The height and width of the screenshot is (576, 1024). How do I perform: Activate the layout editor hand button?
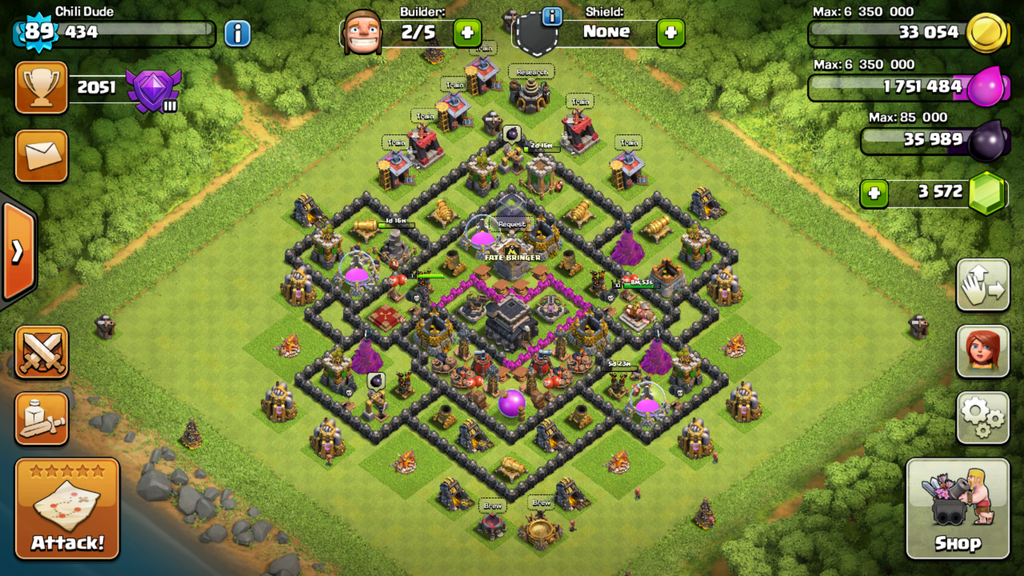pyautogui.click(x=982, y=285)
